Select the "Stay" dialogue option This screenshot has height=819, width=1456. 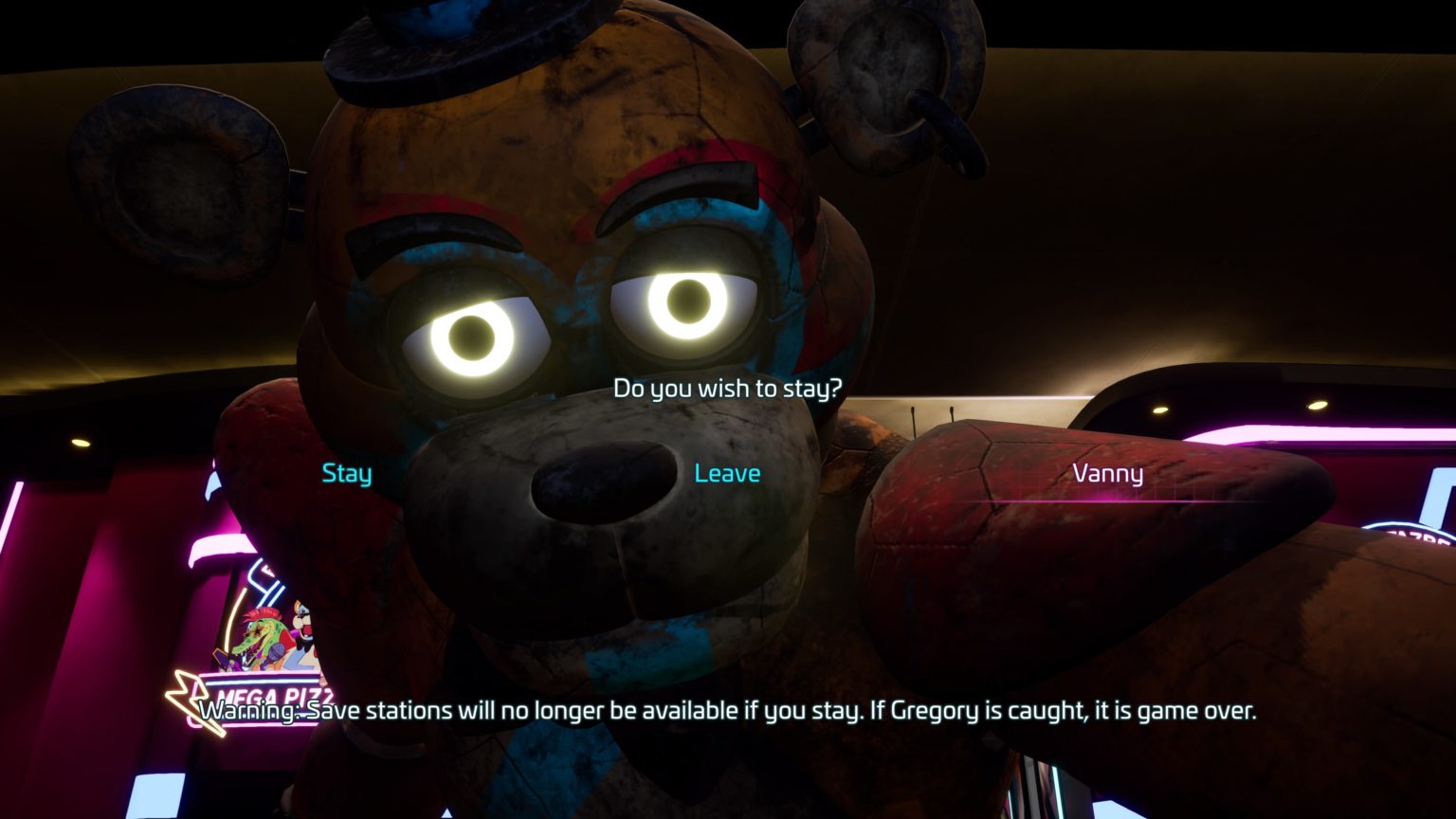pos(345,473)
